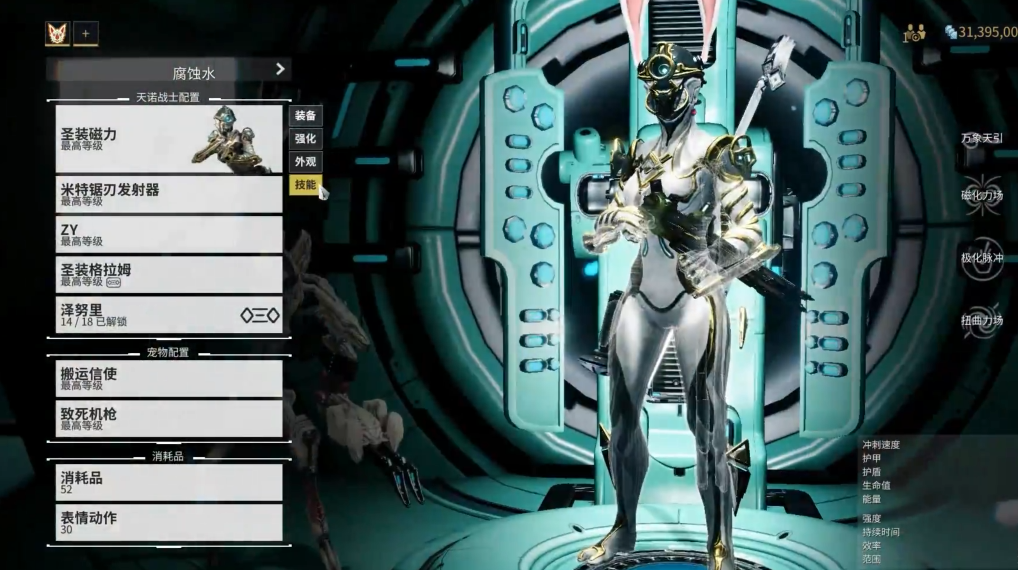Viewport: 1018px width, 570px height.
Task: Add a new loadout with plus button
Action: click(85, 34)
